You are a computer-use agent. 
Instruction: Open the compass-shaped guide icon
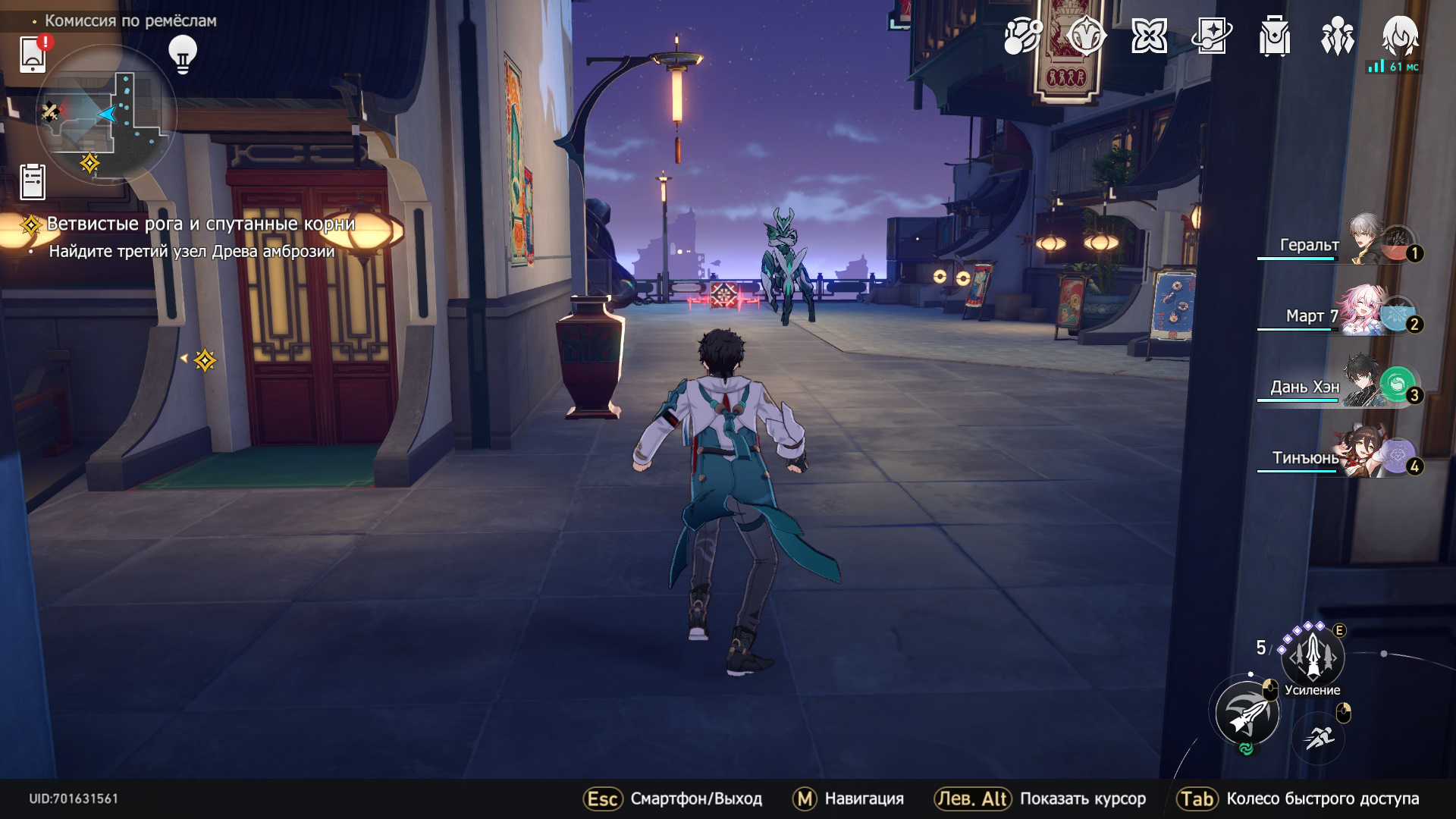click(x=1086, y=36)
